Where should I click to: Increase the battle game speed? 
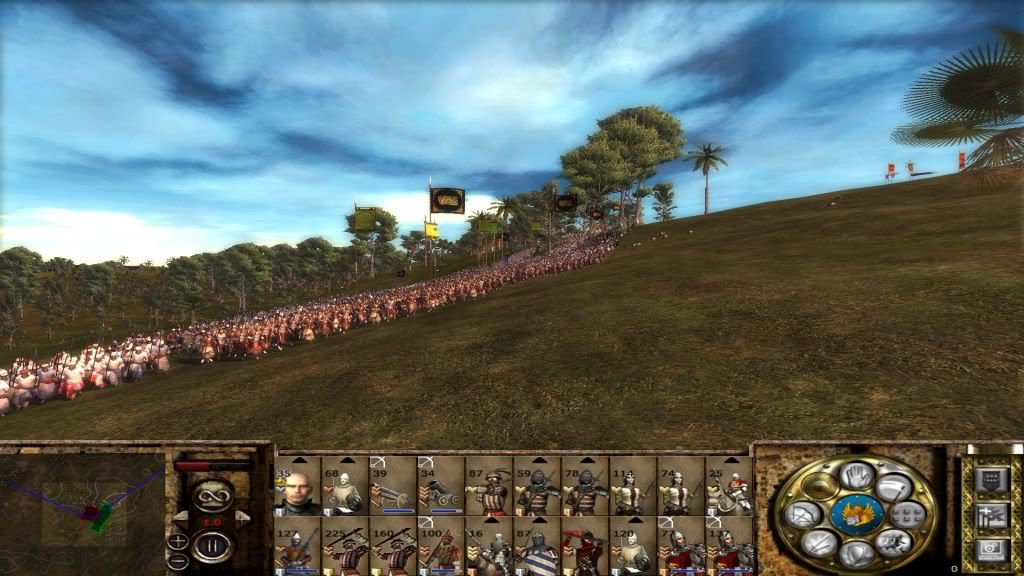(x=241, y=517)
